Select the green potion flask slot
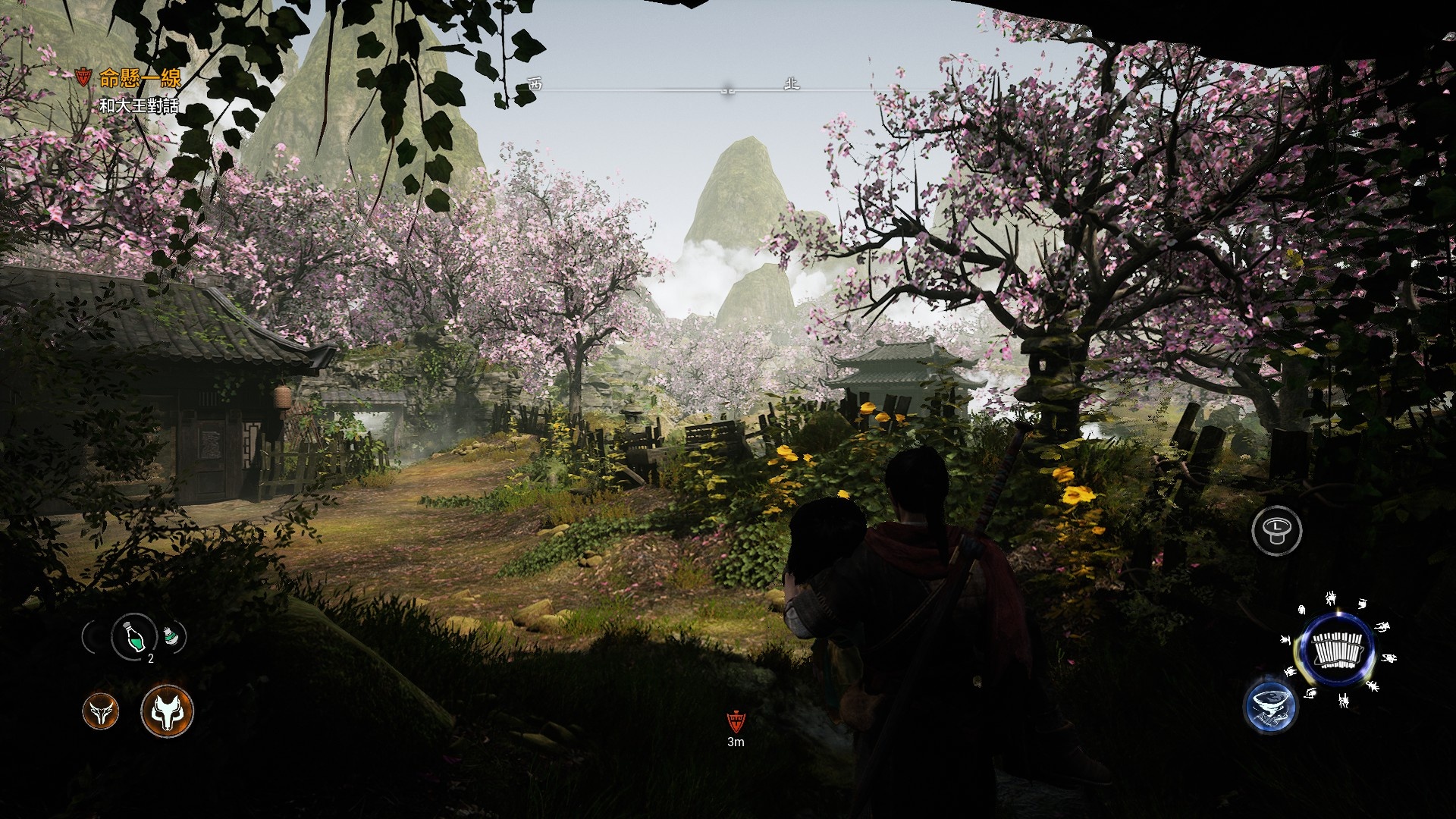Image resolution: width=1456 pixels, height=819 pixels. pos(133,637)
